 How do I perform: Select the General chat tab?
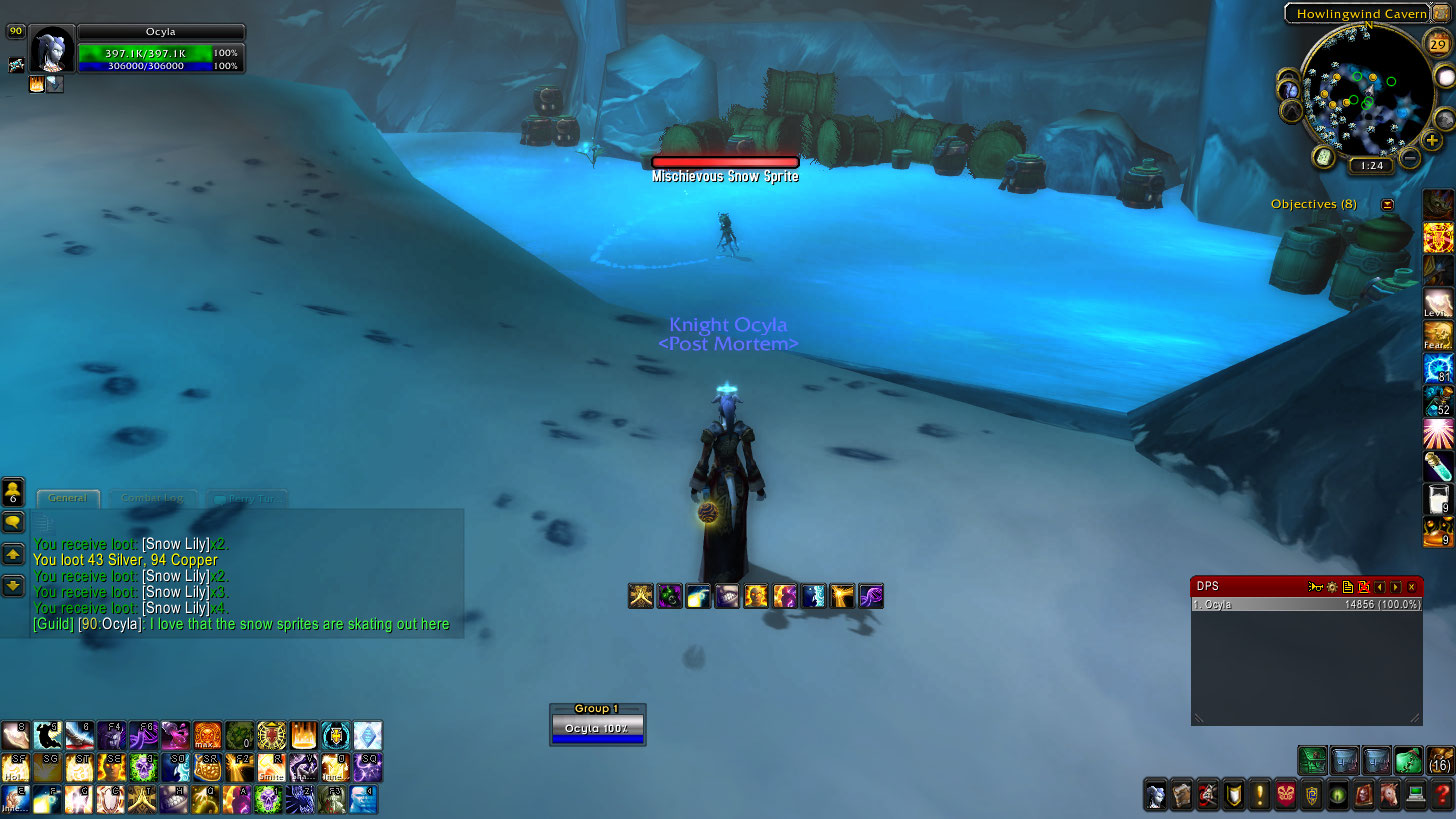coord(68,498)
